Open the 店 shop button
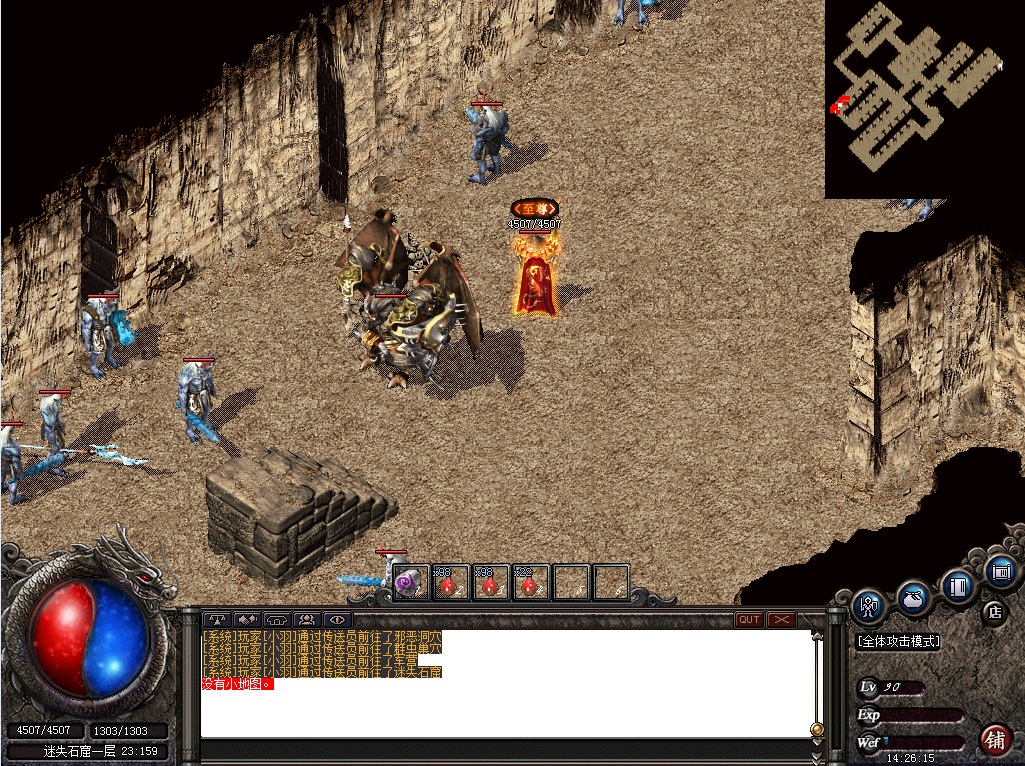 pyautogui.click(x=994, y=612)
